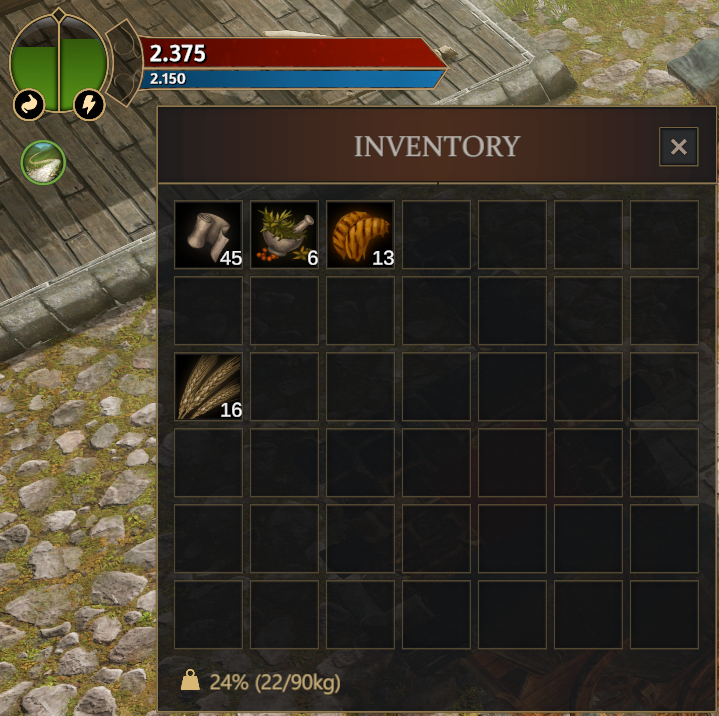719x716 pixels.
Task: Activate the lightning bolt ability icon
Action: (x=89, y=104)
